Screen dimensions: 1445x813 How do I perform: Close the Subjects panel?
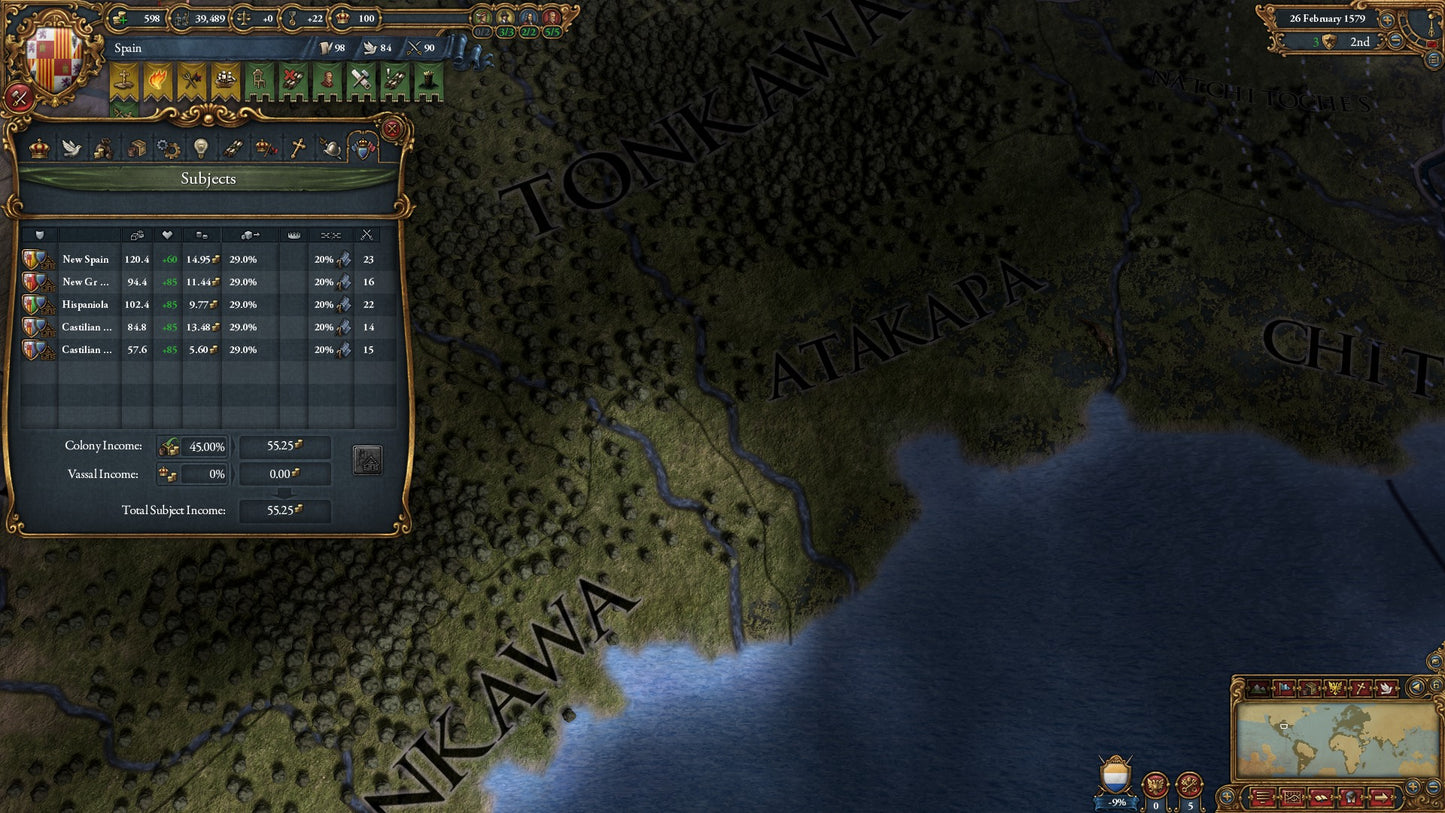[x=392, y=128]
